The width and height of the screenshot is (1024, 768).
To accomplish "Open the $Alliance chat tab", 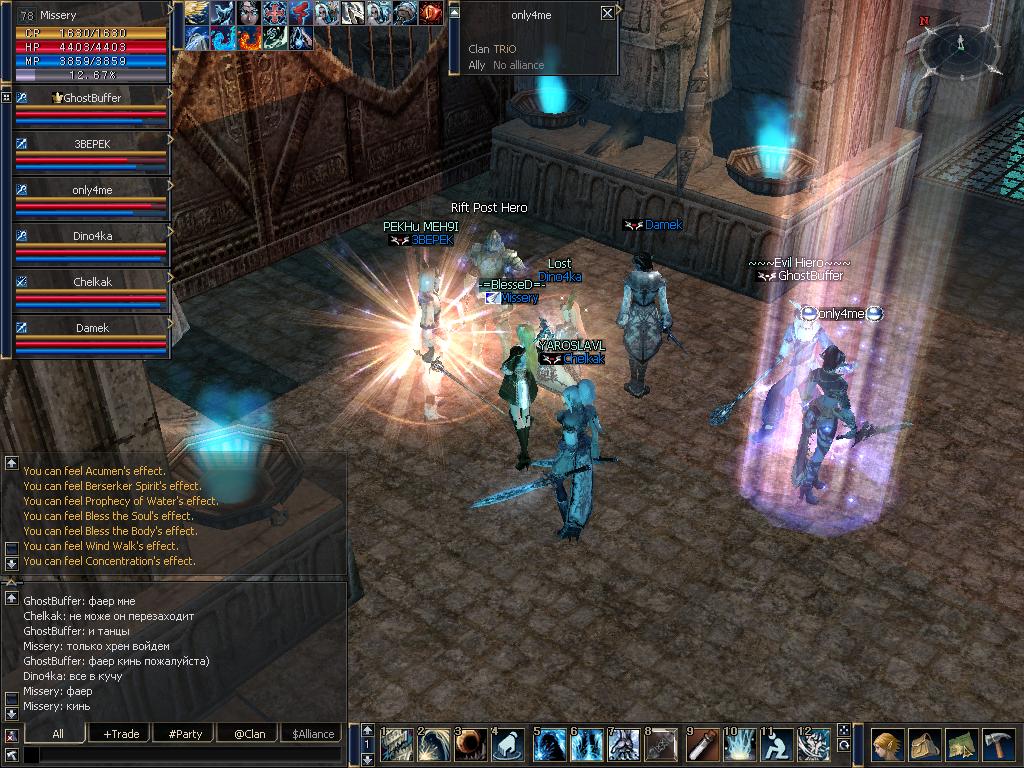I will [x=313, y=734].
